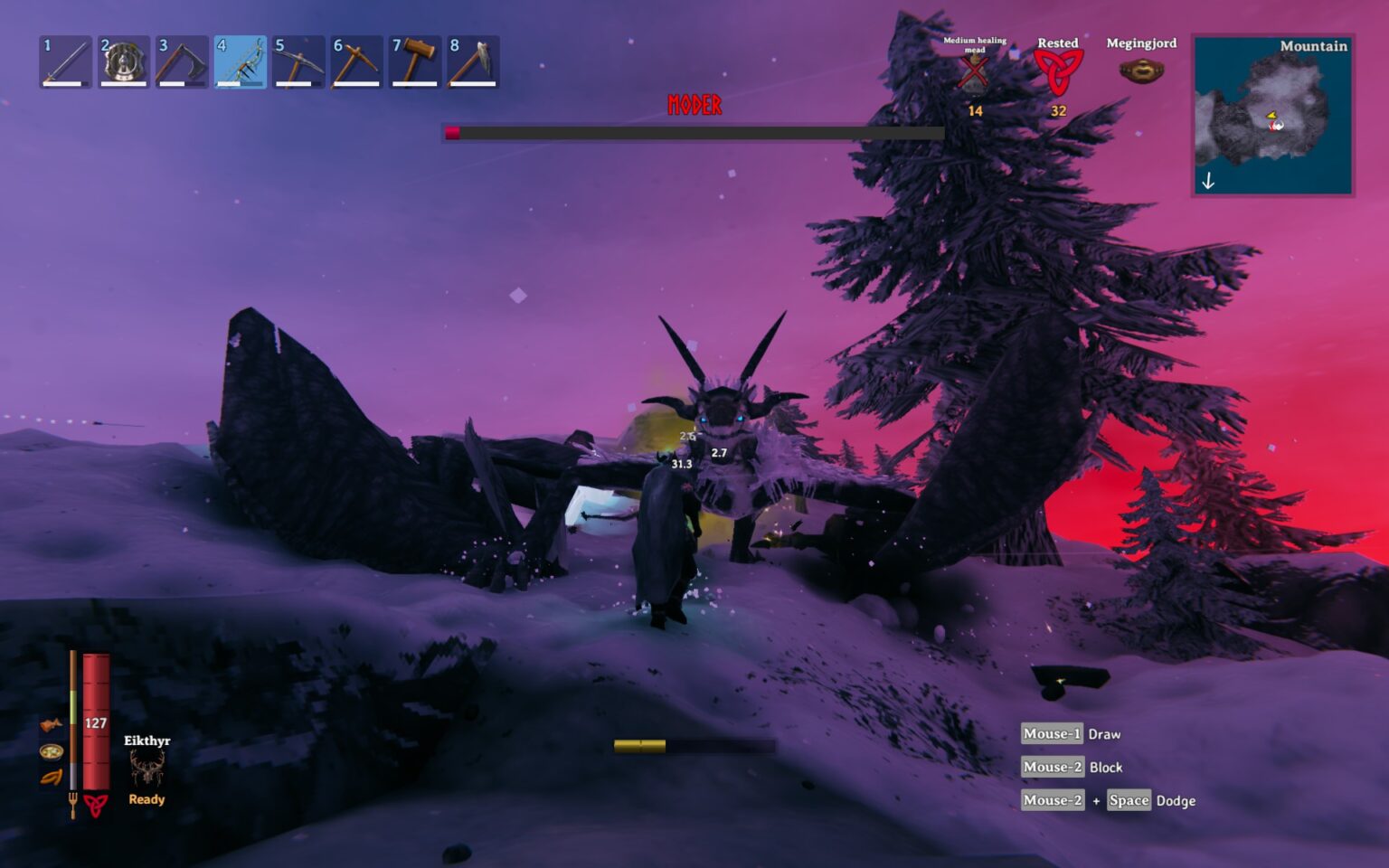
Task: Click the Eikthyr forsaken power emblem
Action: [x=146, y=767]
